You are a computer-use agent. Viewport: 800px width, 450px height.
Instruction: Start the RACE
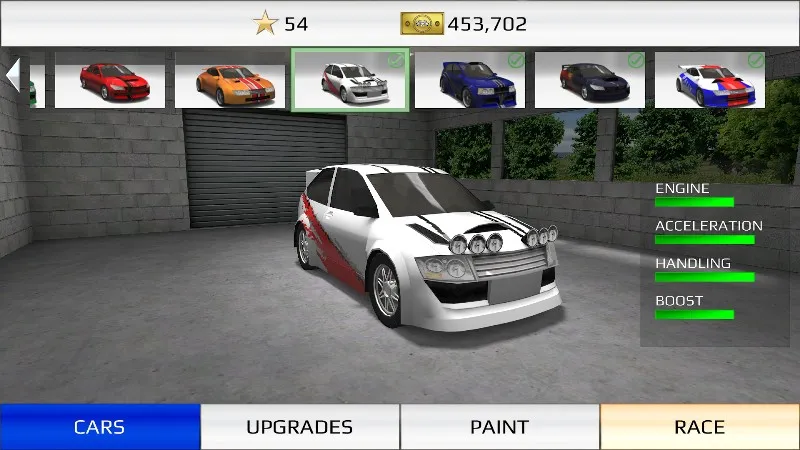tap(700, 427)
